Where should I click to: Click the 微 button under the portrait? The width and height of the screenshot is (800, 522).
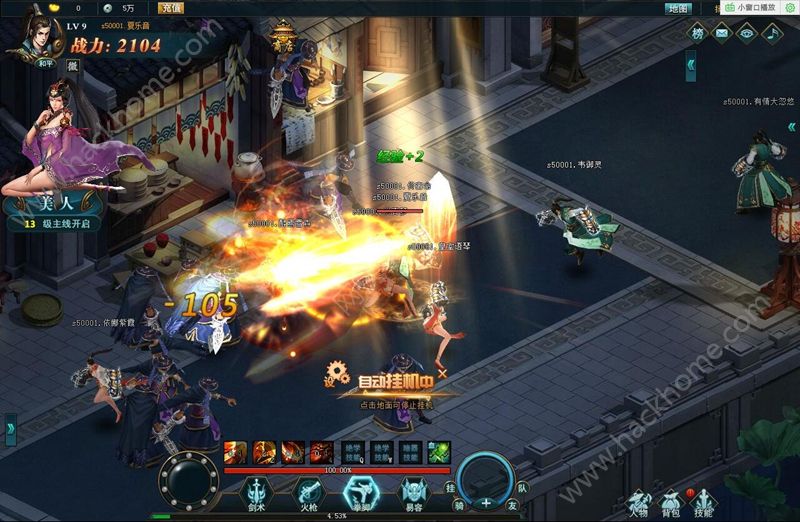[x=72, y=65]
